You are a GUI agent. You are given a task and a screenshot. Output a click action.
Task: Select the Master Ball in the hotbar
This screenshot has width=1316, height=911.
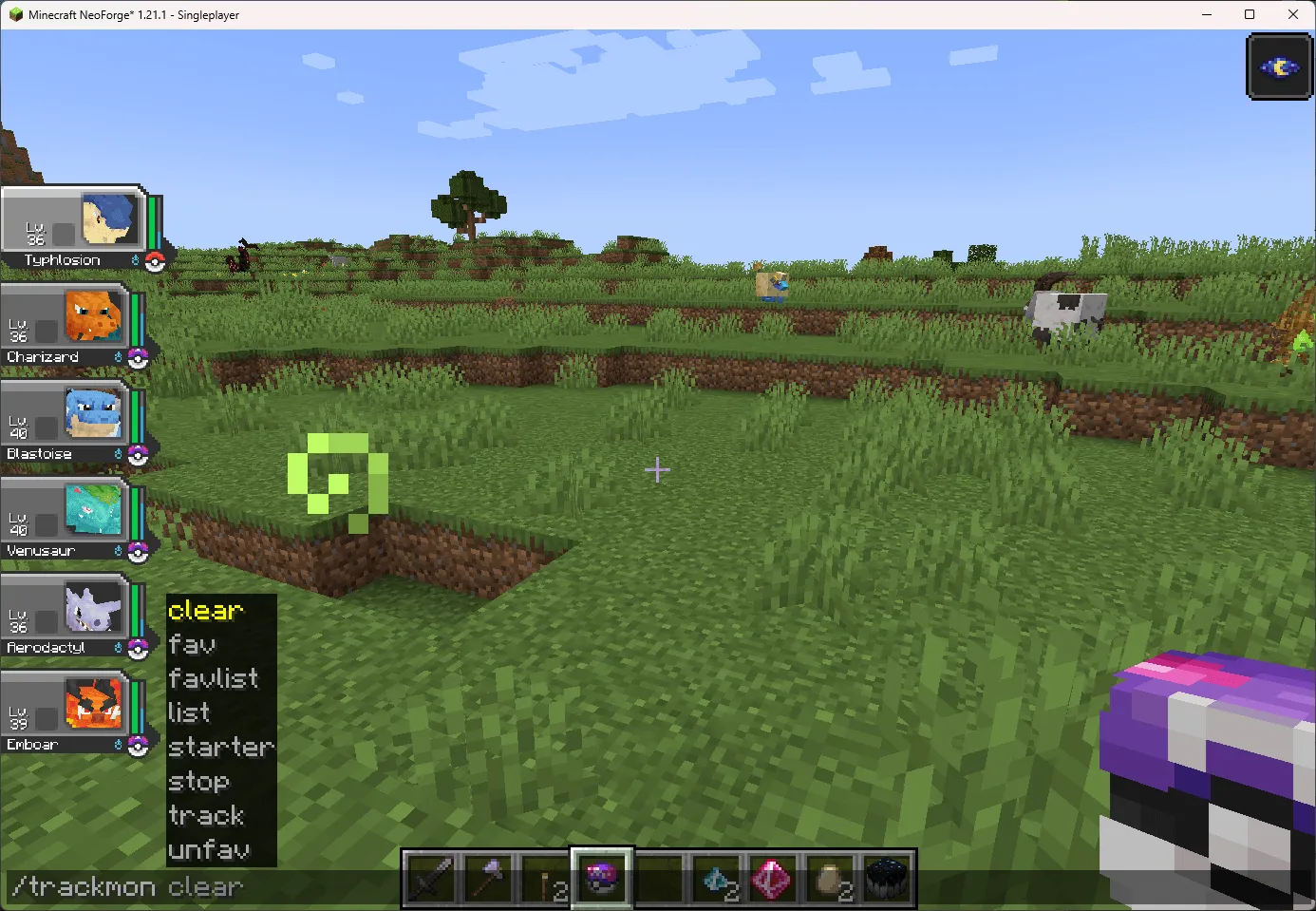tap(601, 876)
